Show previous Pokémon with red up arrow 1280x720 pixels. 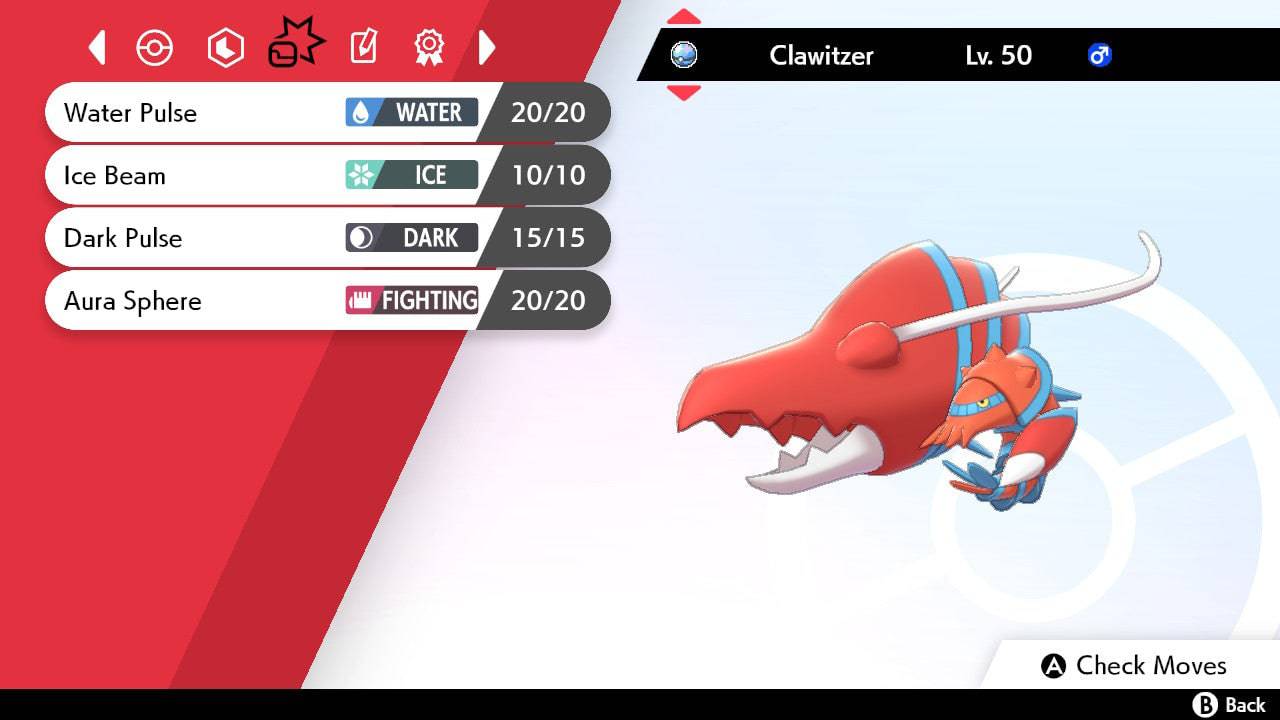[683, 17]
